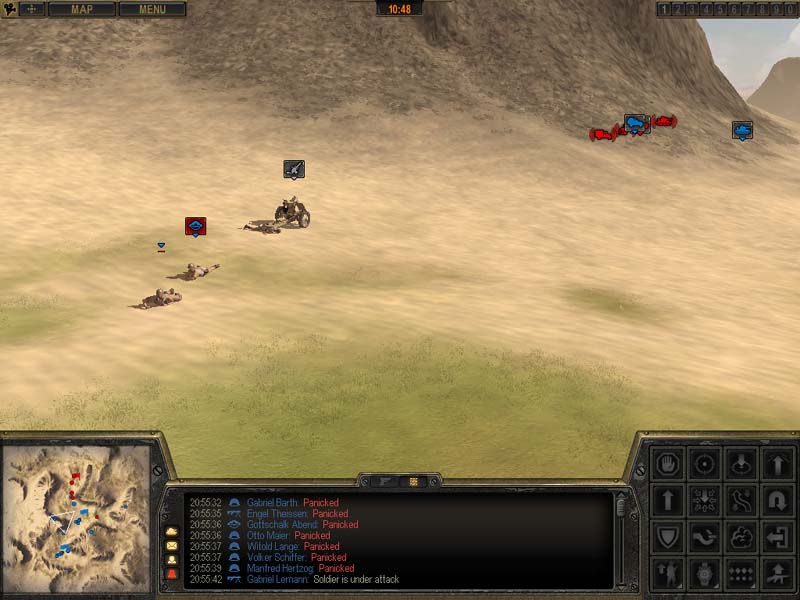Select the gather-arrows regroup command
Screen dimensions: 800x600
pyautogui.click(x=705, y=500)
